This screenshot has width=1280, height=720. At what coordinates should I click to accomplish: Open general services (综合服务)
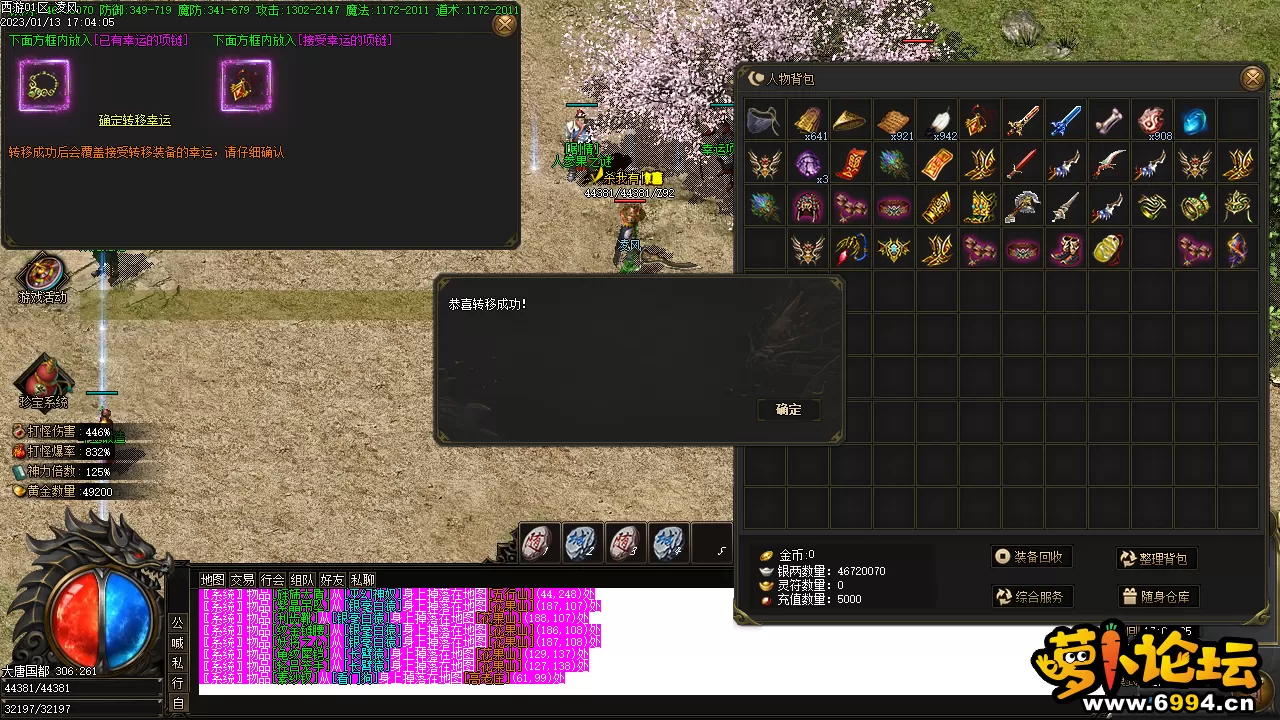tap(1031, 597)
